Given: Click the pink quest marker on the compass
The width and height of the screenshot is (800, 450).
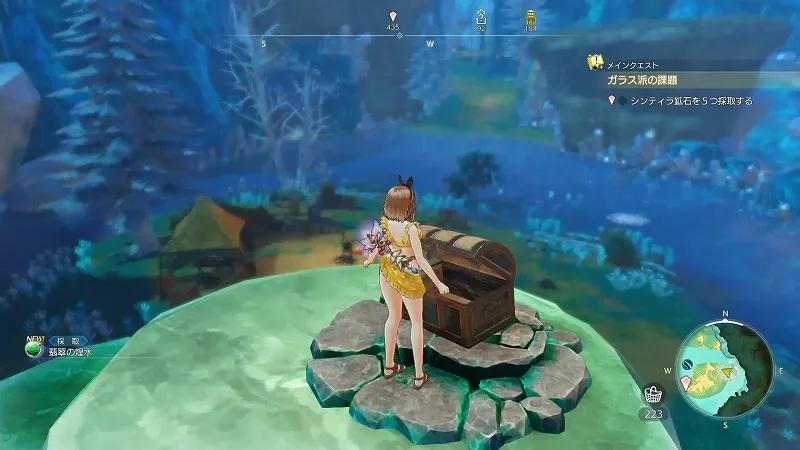Looking at the screenshot, I should tap(394, 17).
